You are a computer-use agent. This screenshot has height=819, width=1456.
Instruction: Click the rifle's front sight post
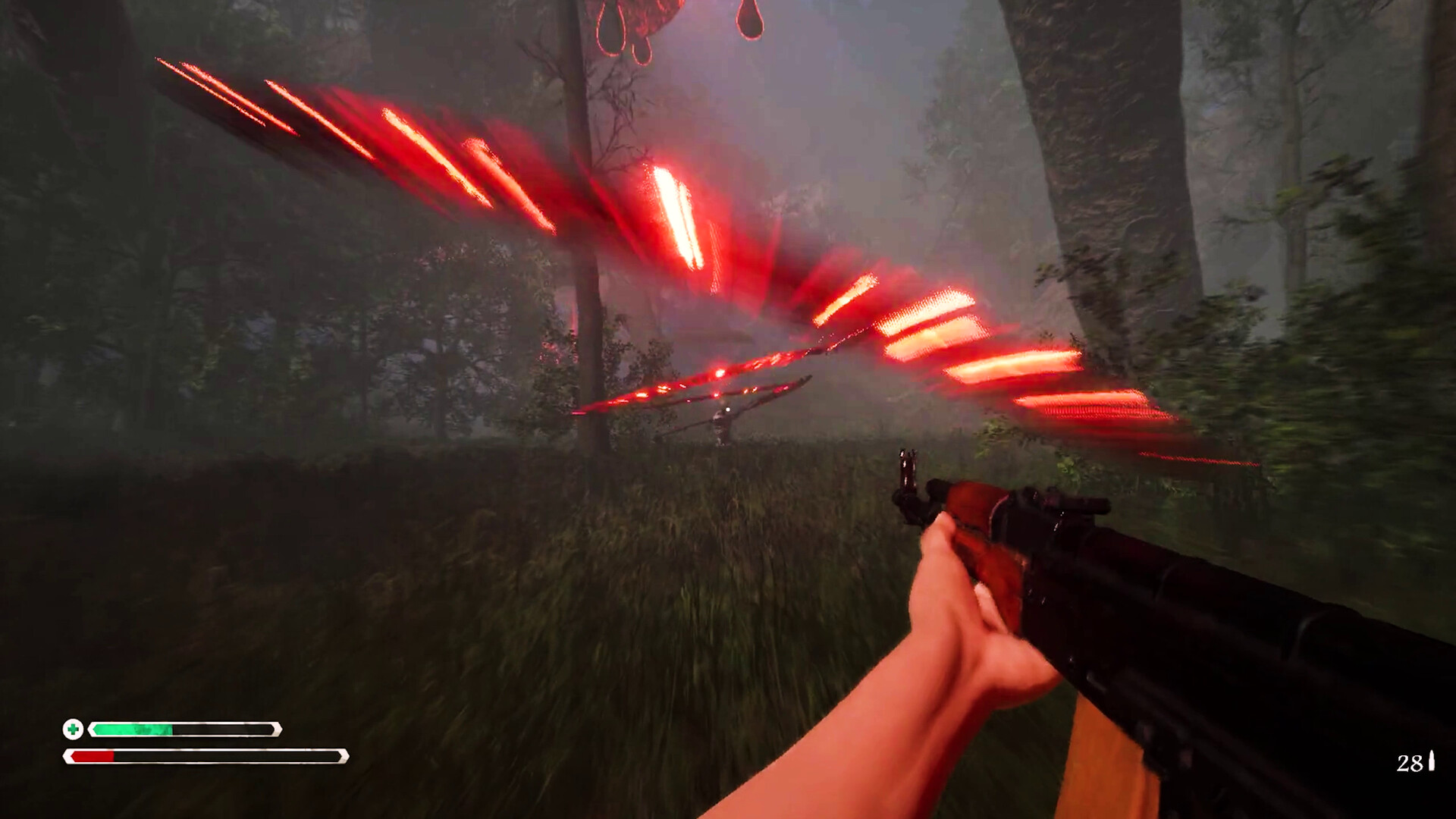(x=908, y=464)
